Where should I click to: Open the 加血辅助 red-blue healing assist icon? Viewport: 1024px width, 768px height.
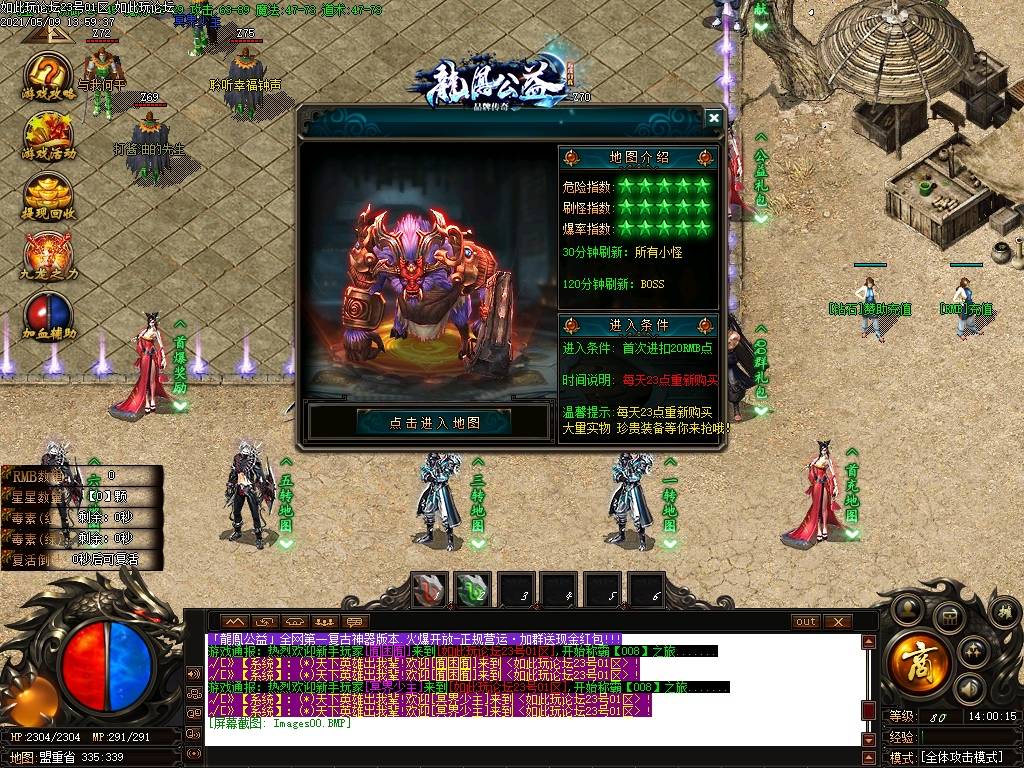coord(49,314)
